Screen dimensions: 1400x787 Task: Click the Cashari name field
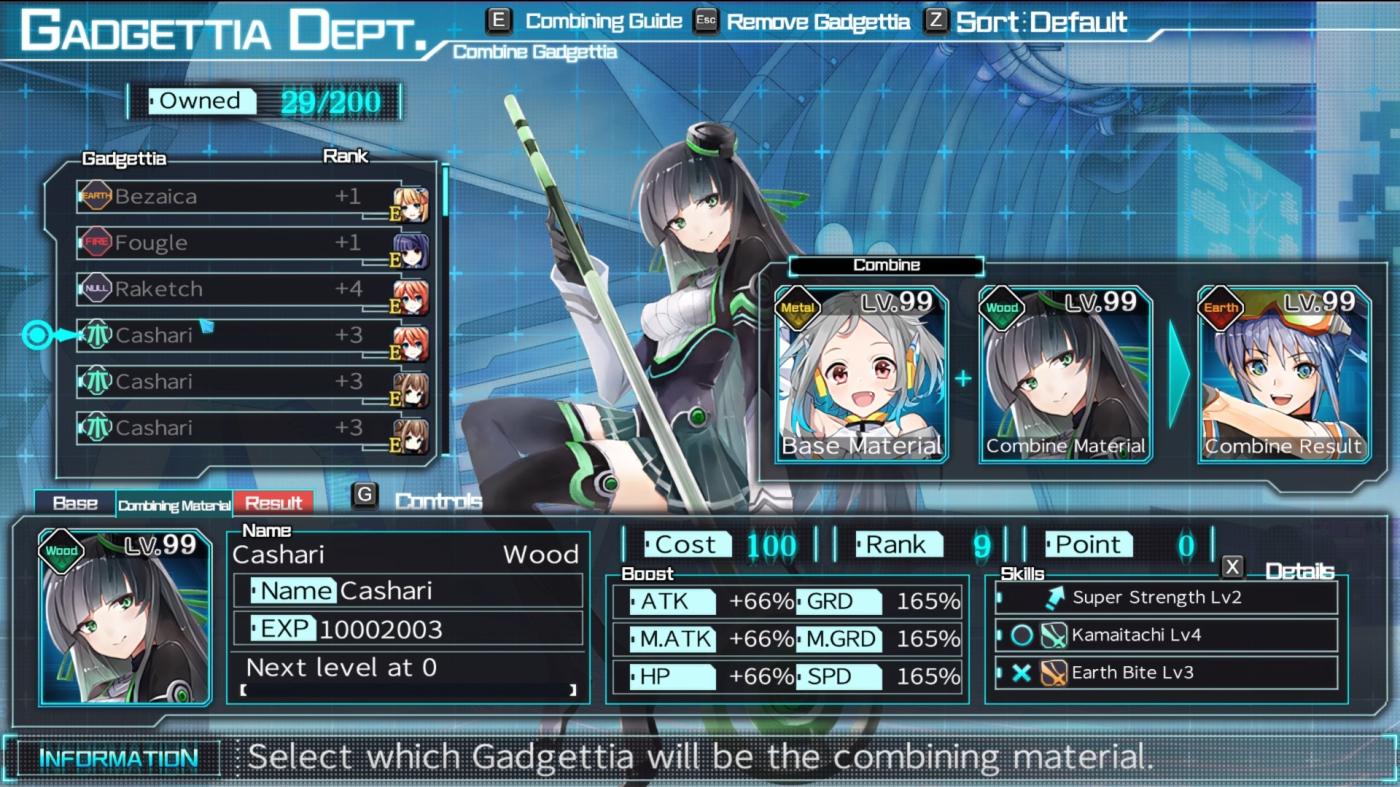[x=408, y=591]
